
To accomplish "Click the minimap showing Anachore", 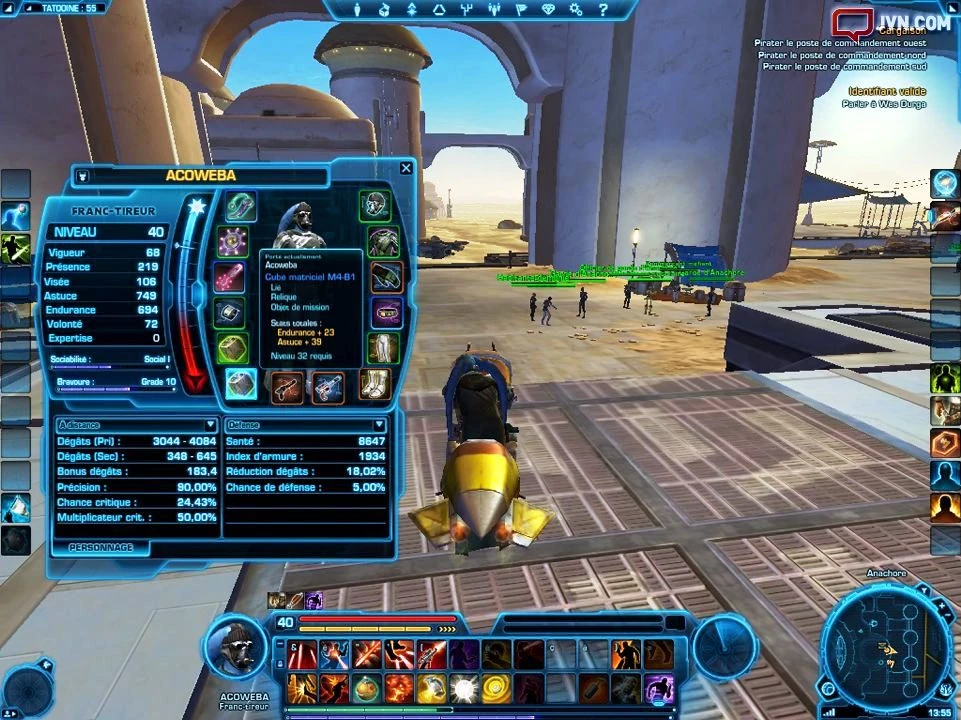I will (x=887, y=648).
